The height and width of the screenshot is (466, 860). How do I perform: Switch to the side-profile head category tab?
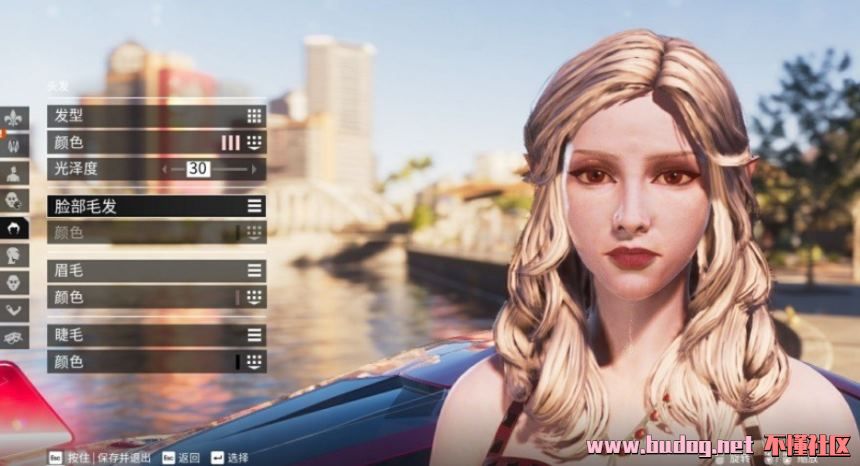pyautogui.click(x=15, y=255)
